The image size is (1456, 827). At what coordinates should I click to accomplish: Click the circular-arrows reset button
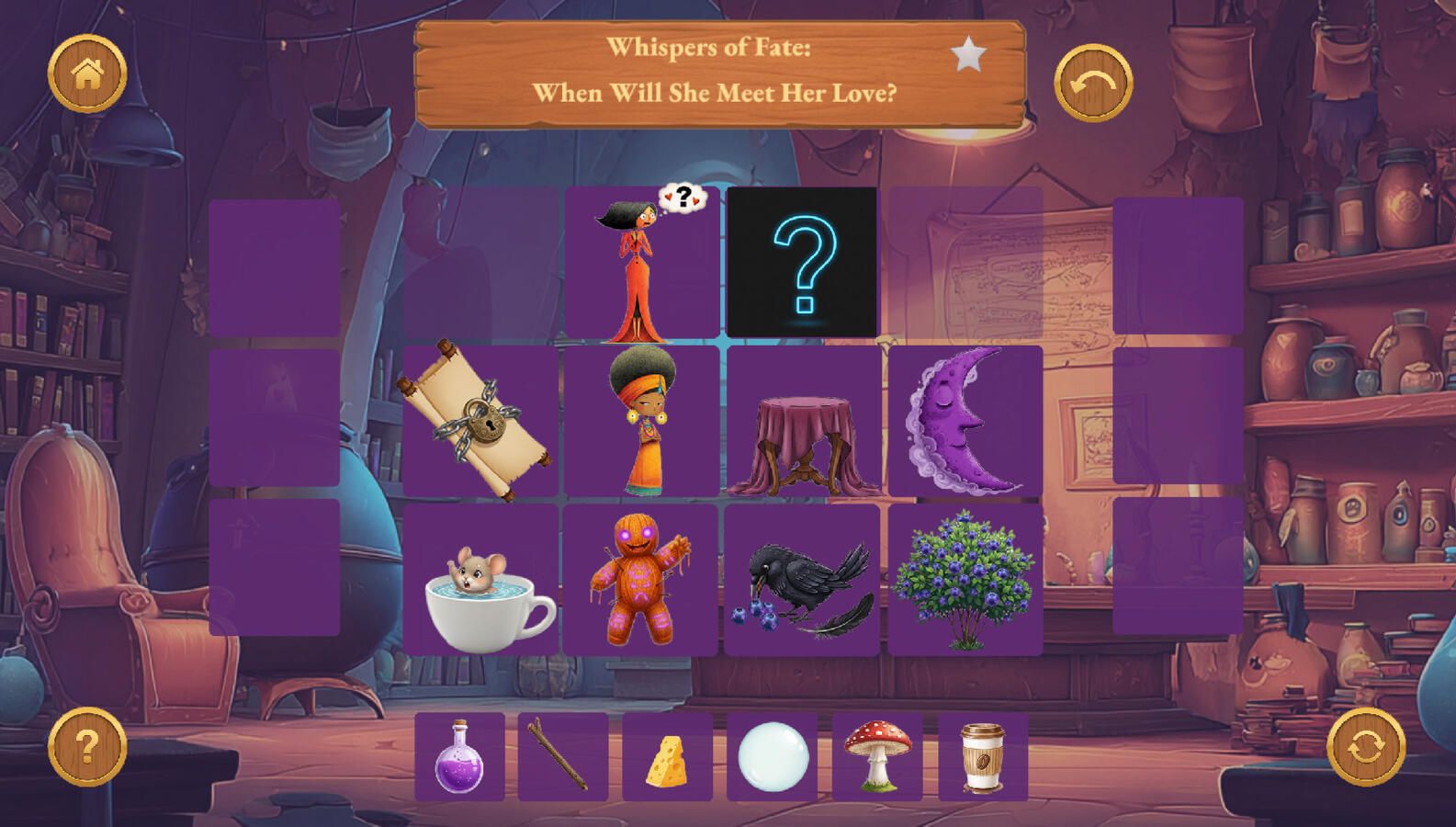click(1365, 746)
